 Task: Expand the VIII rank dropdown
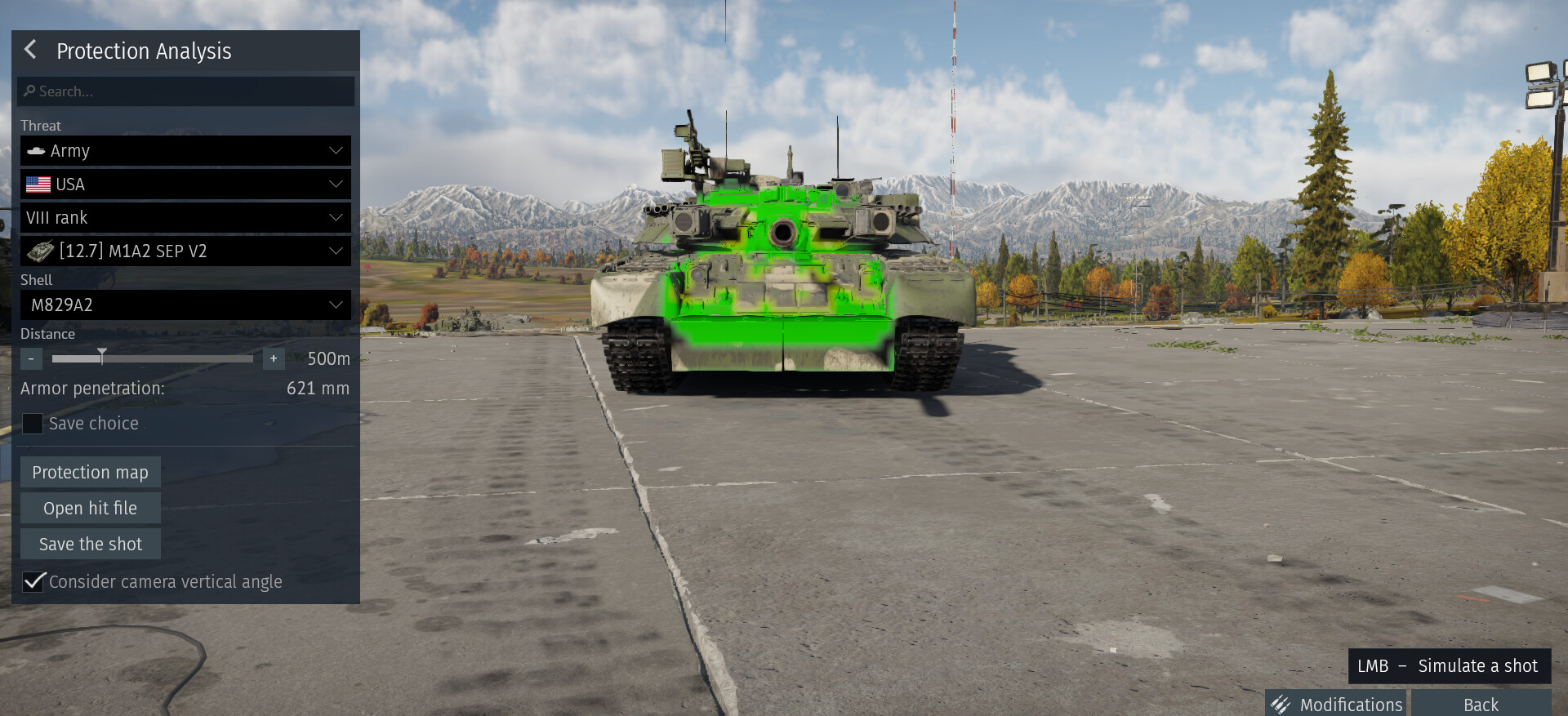pyautogui.click(x=185, y=218)
